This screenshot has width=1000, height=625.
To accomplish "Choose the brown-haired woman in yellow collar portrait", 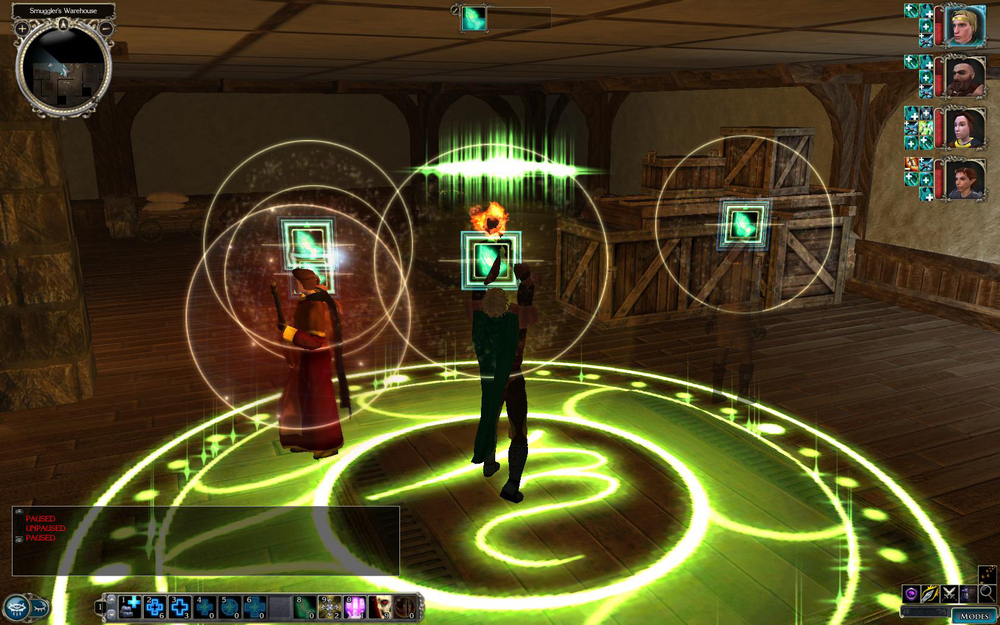I will (x=965, y=127).
